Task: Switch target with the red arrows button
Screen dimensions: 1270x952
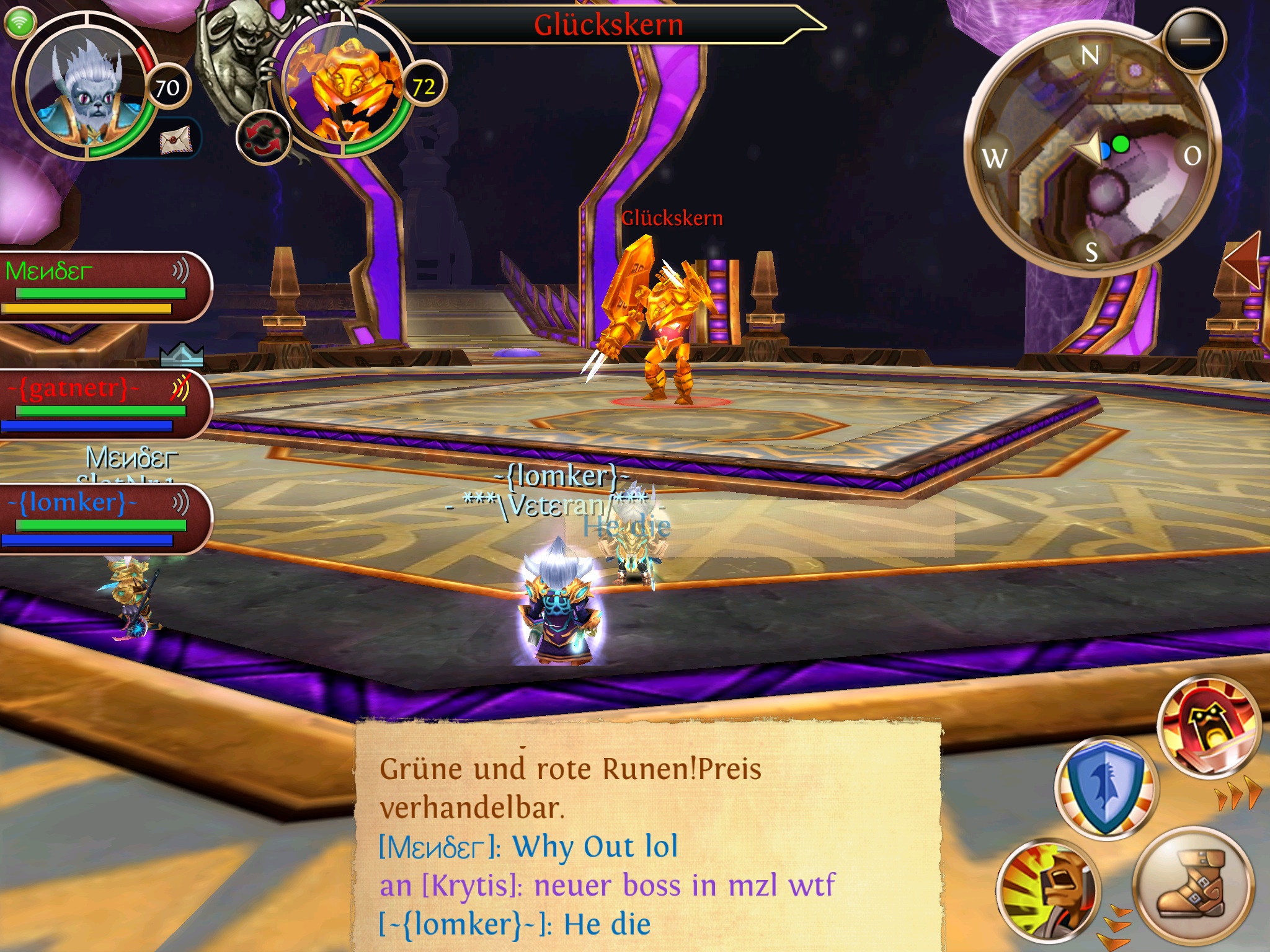Action: [x=264, y=137]
